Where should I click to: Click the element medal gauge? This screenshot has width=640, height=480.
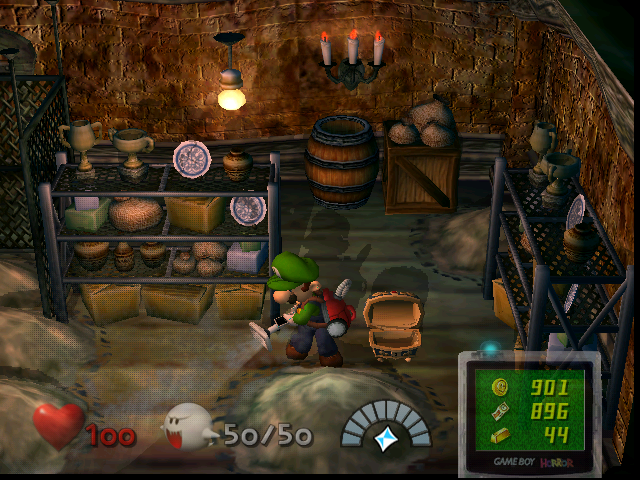coord(386,426)
